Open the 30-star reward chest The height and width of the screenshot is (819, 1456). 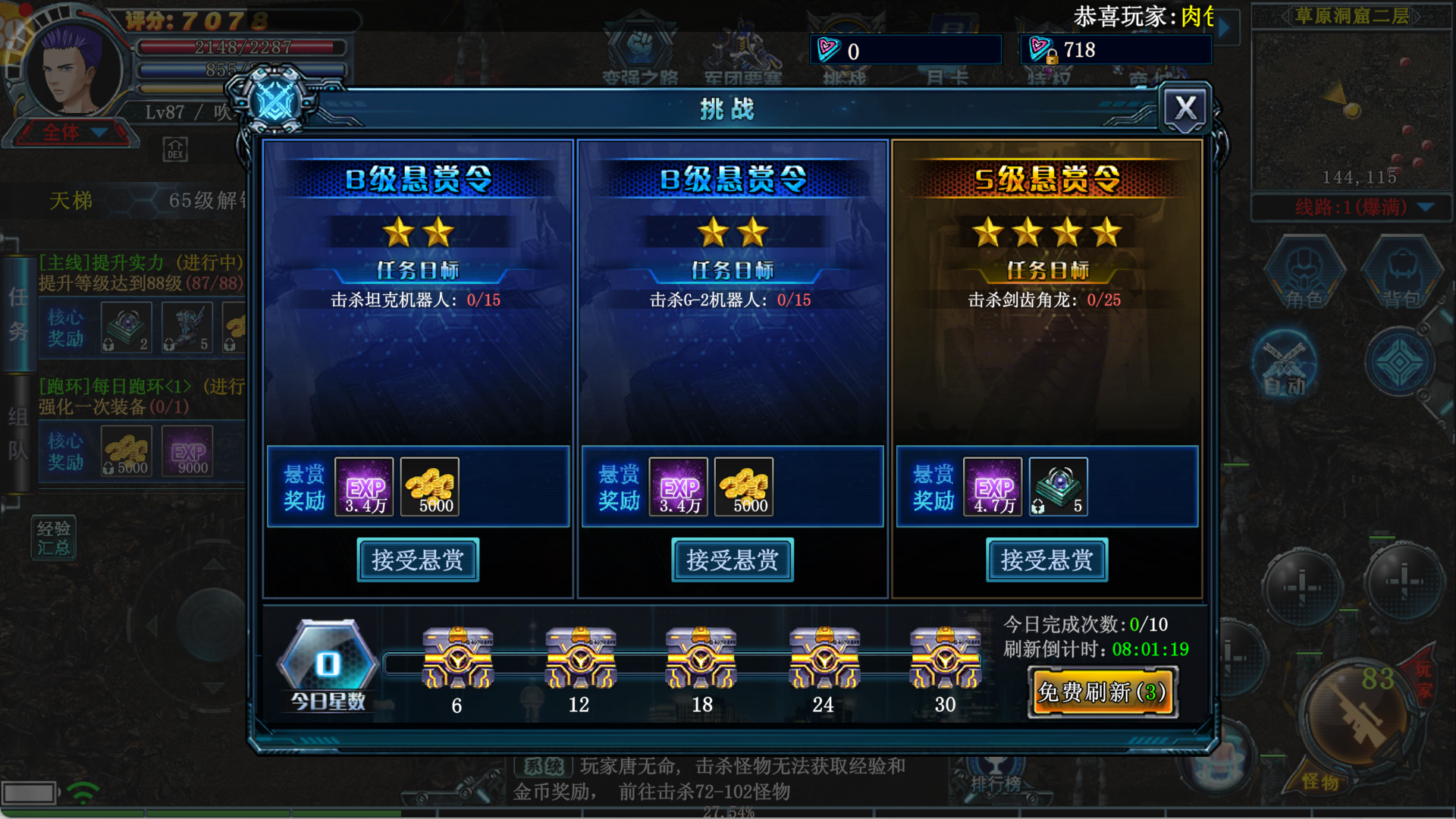tap(945, 657)
